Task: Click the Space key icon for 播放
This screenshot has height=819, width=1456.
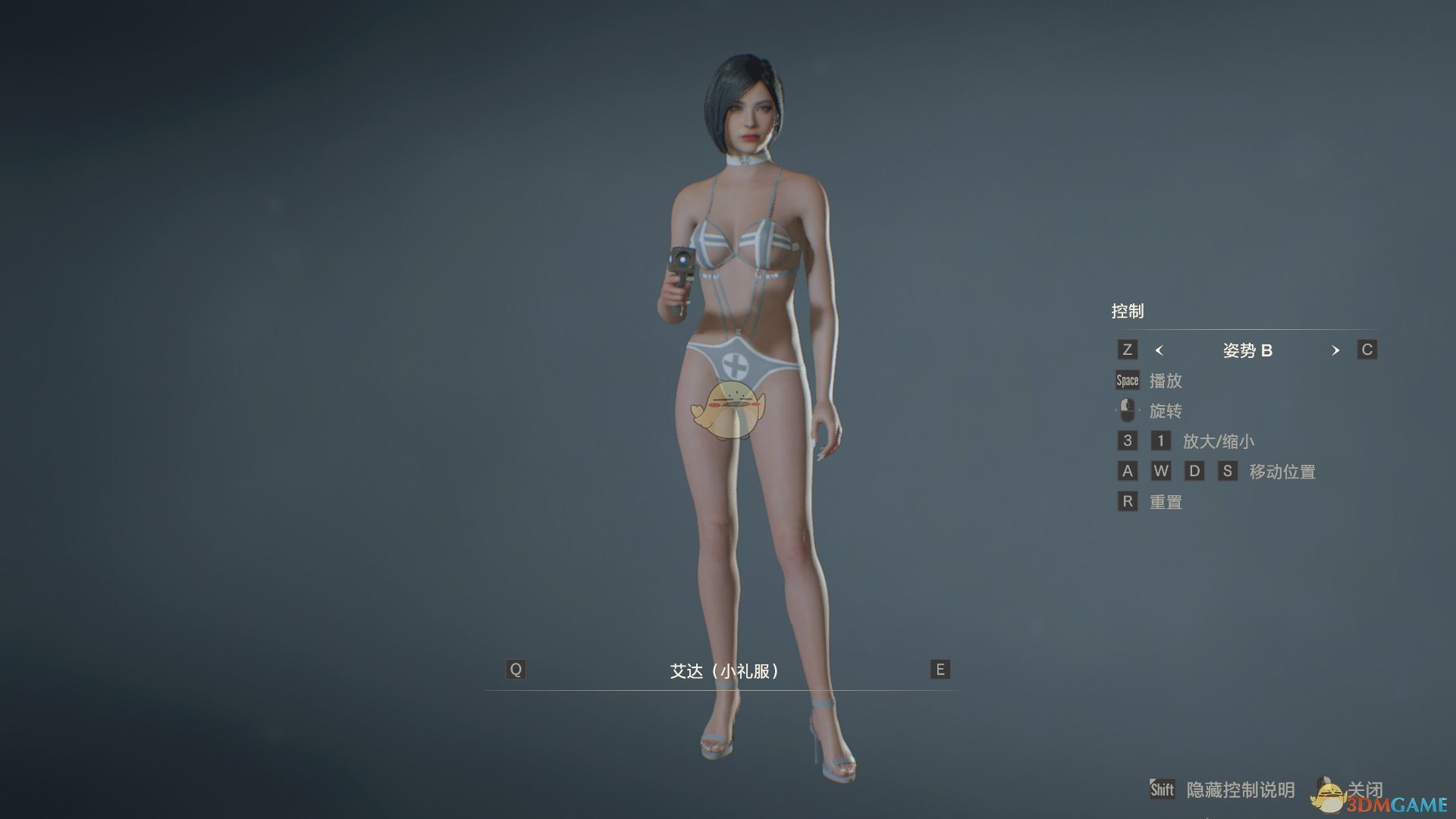Action: tap(1127, 380)
